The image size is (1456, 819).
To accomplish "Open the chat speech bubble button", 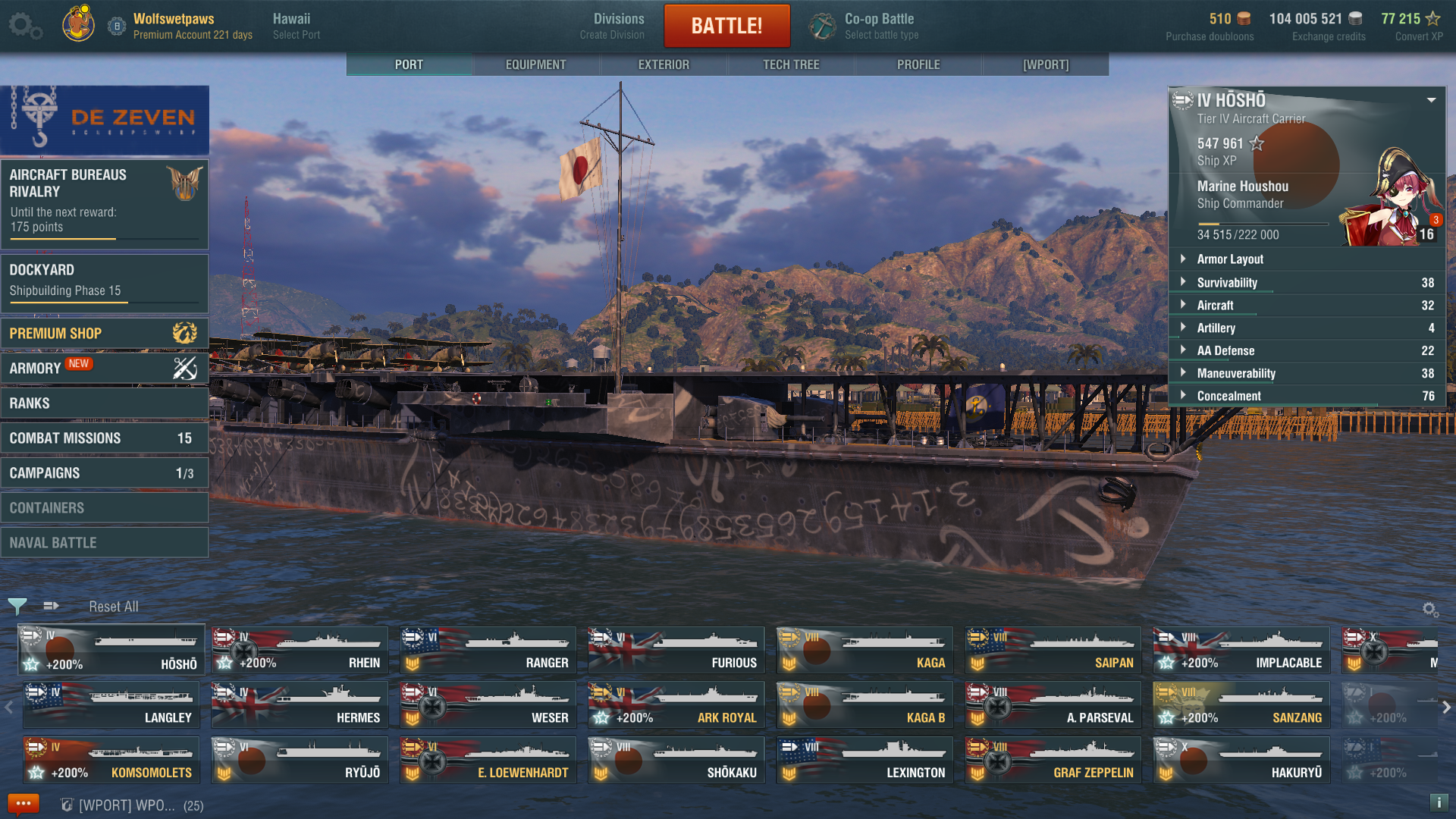I will point(23,804).
